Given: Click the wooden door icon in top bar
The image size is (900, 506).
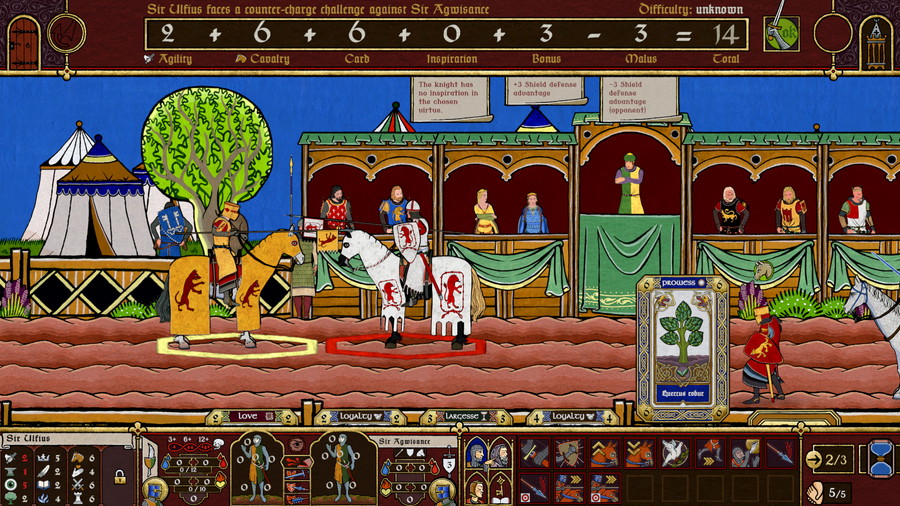Looking at the screenshot, I should pos(22,39).
